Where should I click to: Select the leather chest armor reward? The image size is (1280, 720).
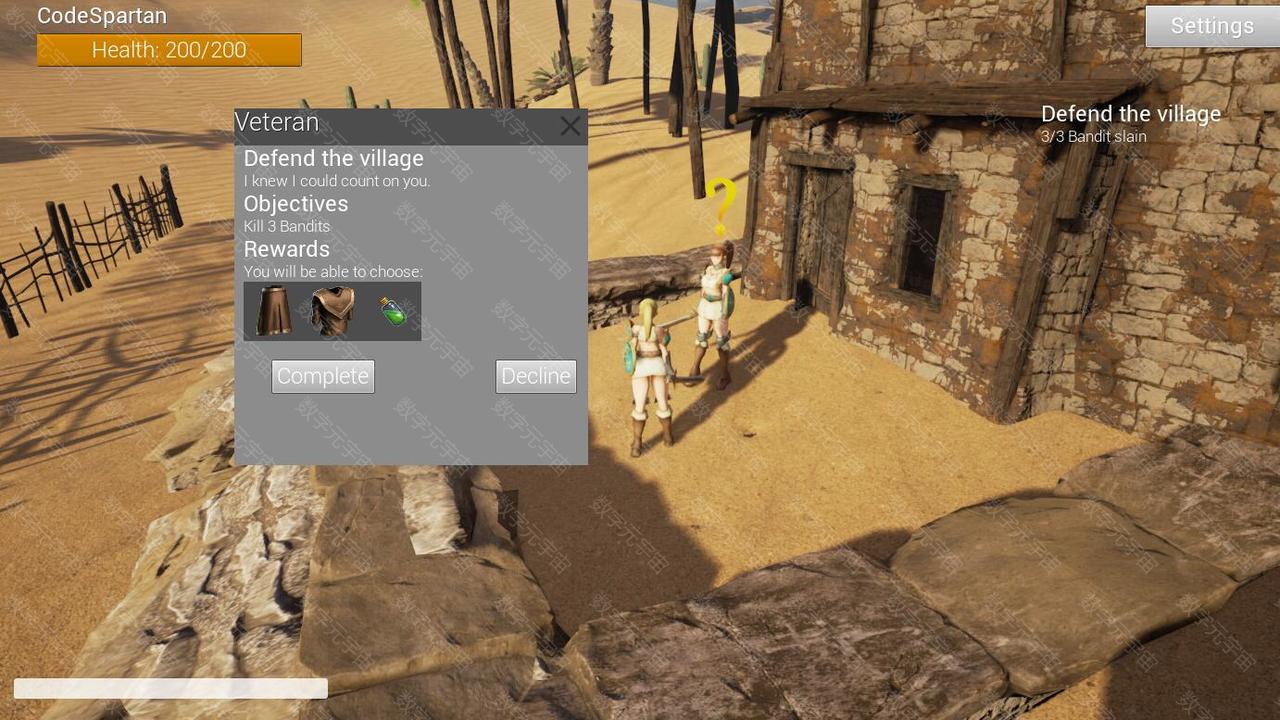[332, 311]
